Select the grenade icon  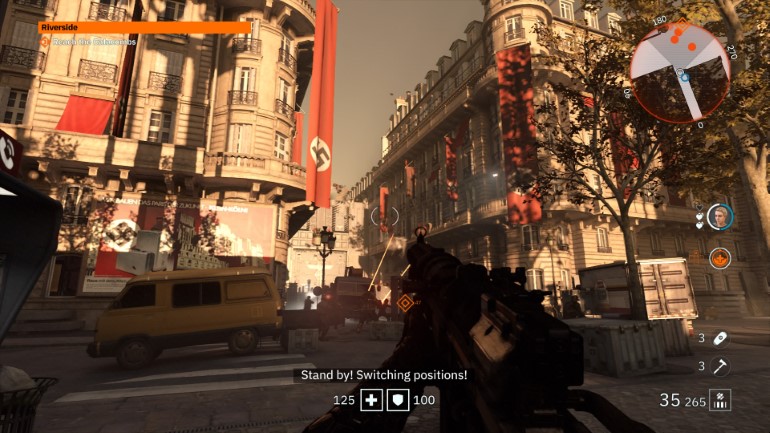pyautogui.click(x=720, y=338)
